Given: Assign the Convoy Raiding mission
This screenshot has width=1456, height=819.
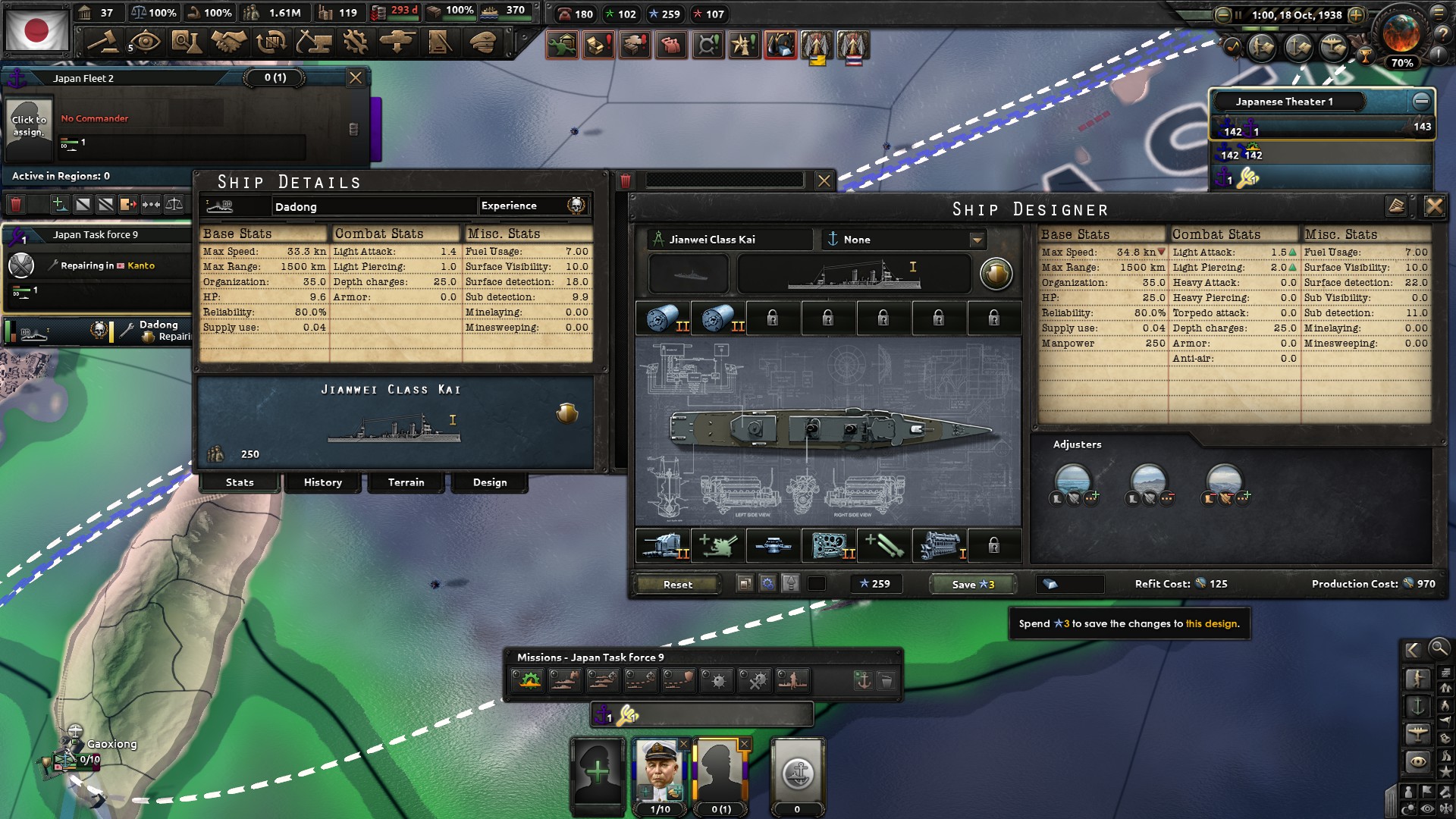Looking at the screenshot, I should pyautogui.click(x=641, y=680).
